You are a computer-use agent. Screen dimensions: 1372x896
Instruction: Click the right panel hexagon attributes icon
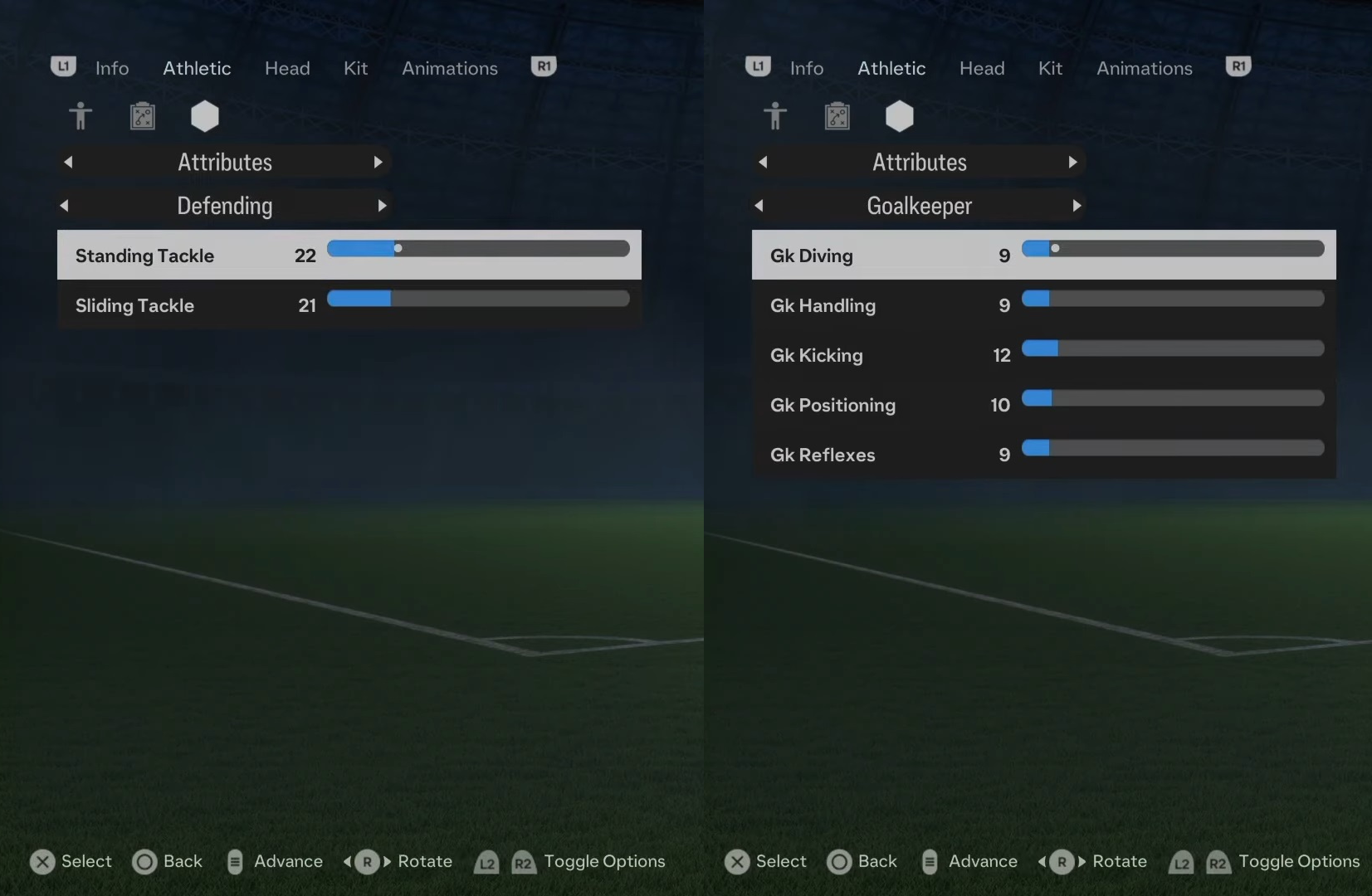[900, 116]
